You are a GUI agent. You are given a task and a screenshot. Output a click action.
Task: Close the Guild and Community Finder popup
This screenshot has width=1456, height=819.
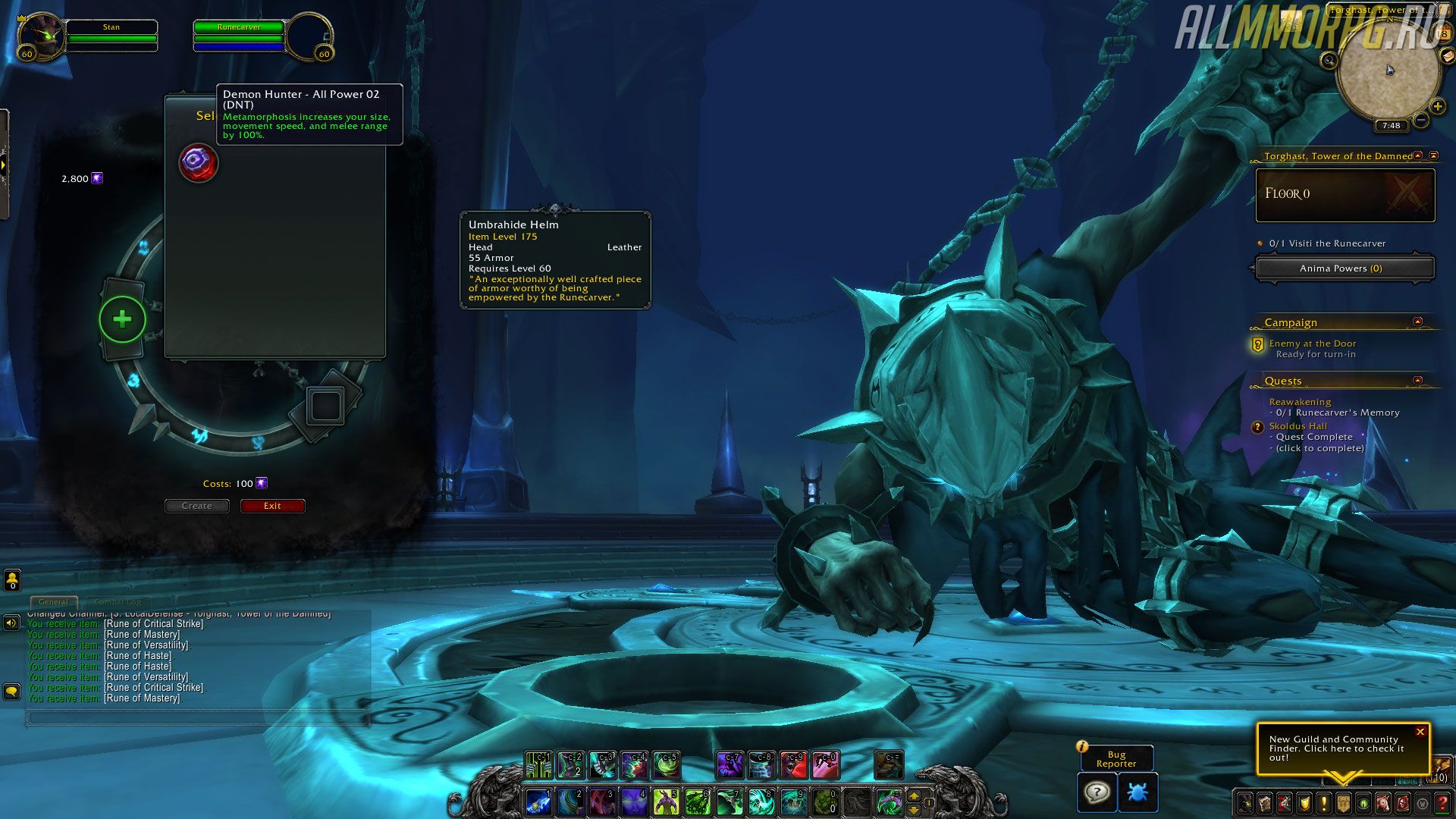click(x=1420, y=732)
